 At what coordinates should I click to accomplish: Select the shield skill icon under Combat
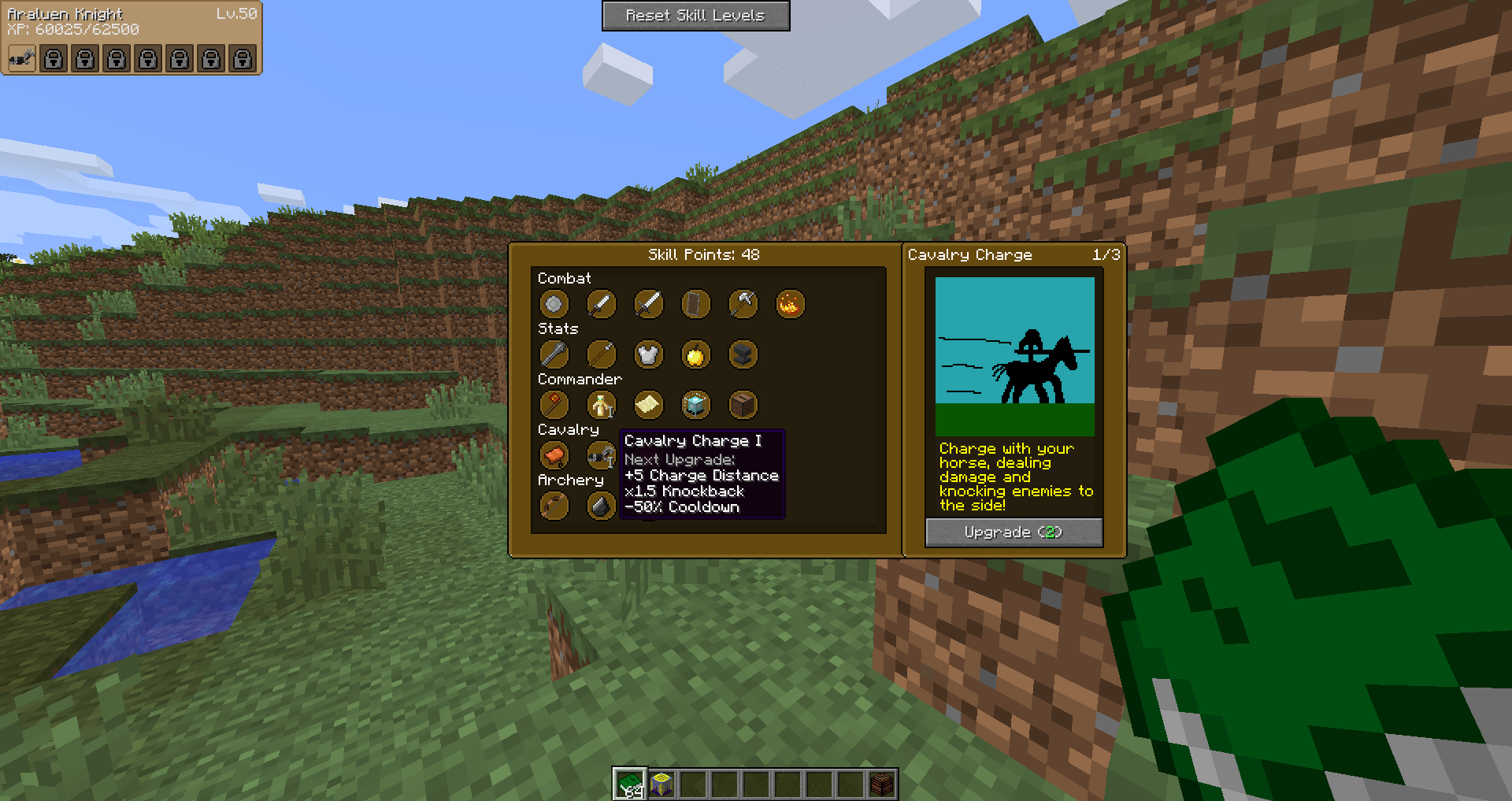[695, 303]
